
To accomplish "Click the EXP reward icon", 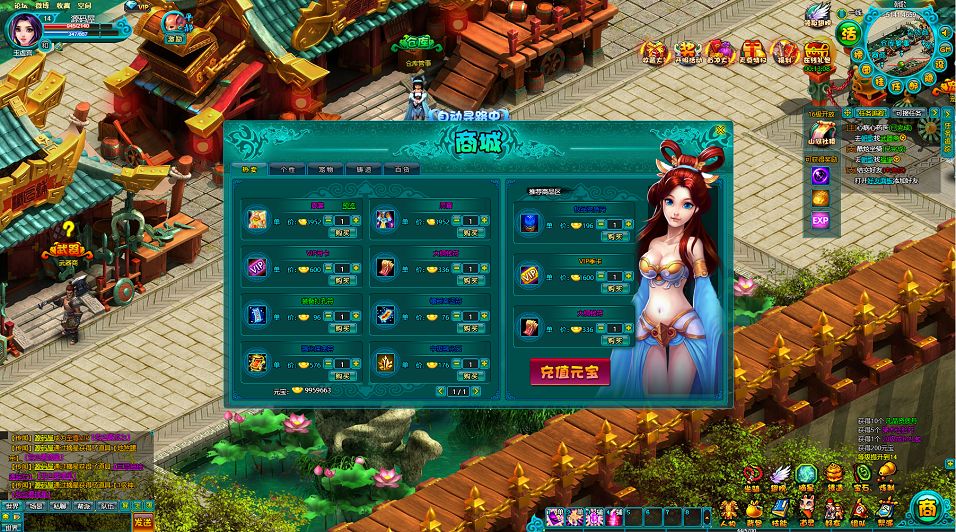I will [820, 220].
